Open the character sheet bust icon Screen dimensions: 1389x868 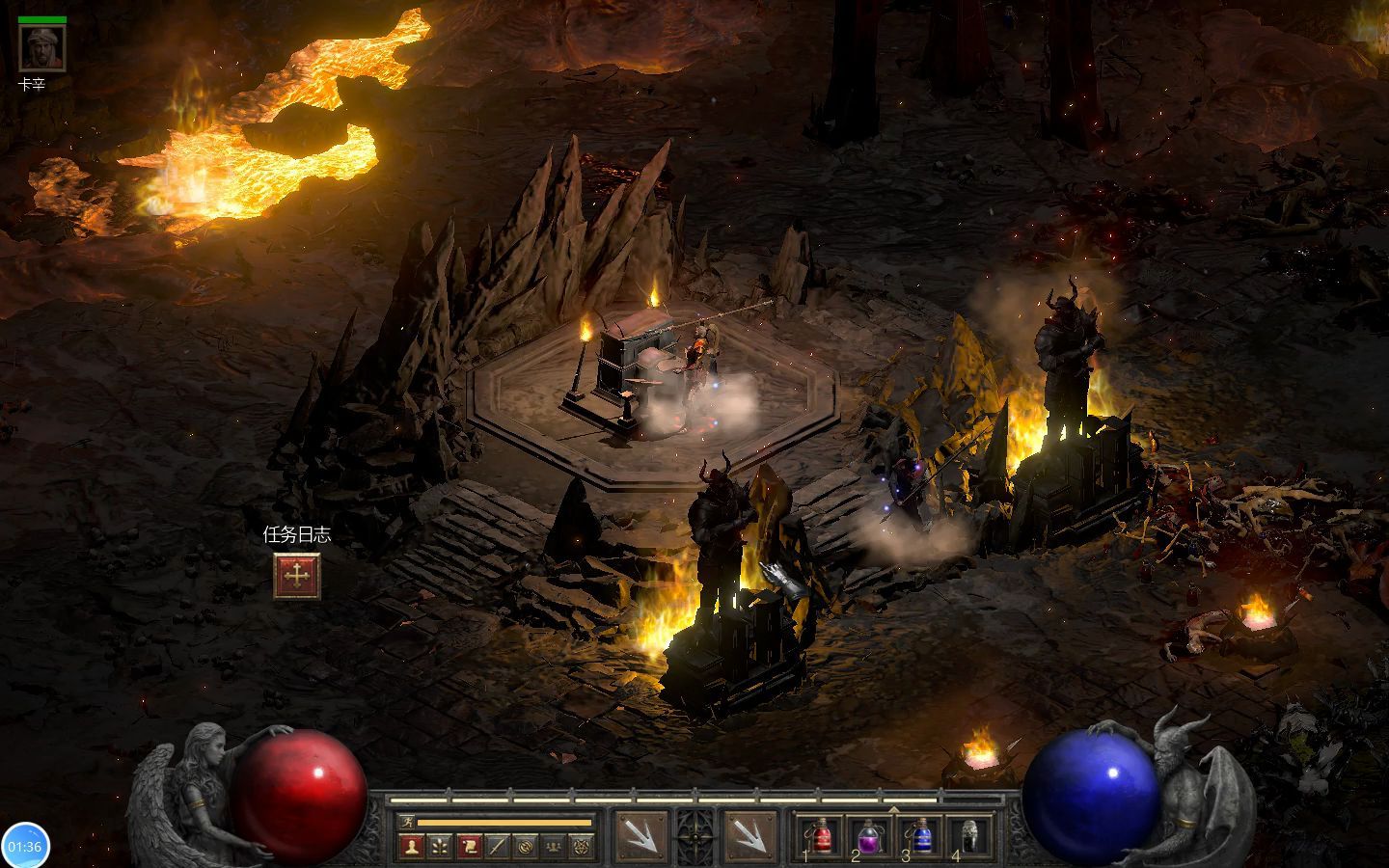(x=413, y=847)
